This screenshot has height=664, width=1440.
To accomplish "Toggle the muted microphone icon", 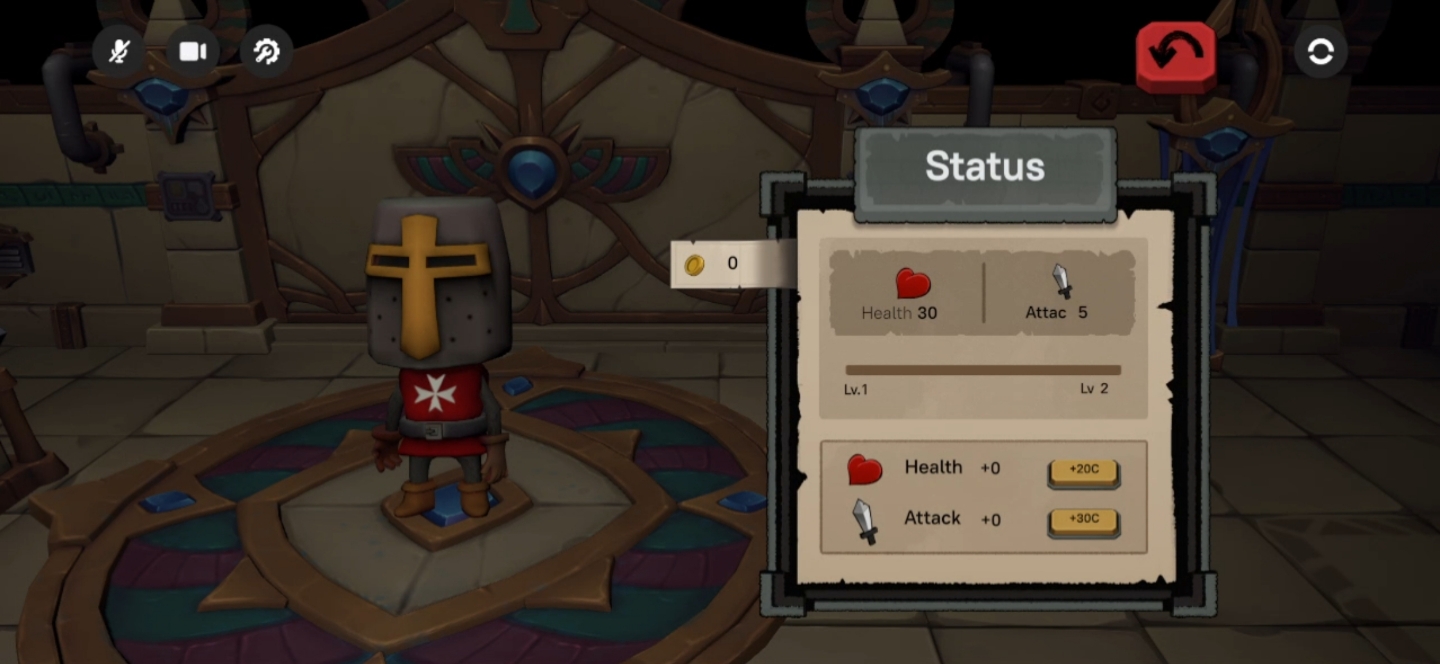I will (x=119, y=52).
